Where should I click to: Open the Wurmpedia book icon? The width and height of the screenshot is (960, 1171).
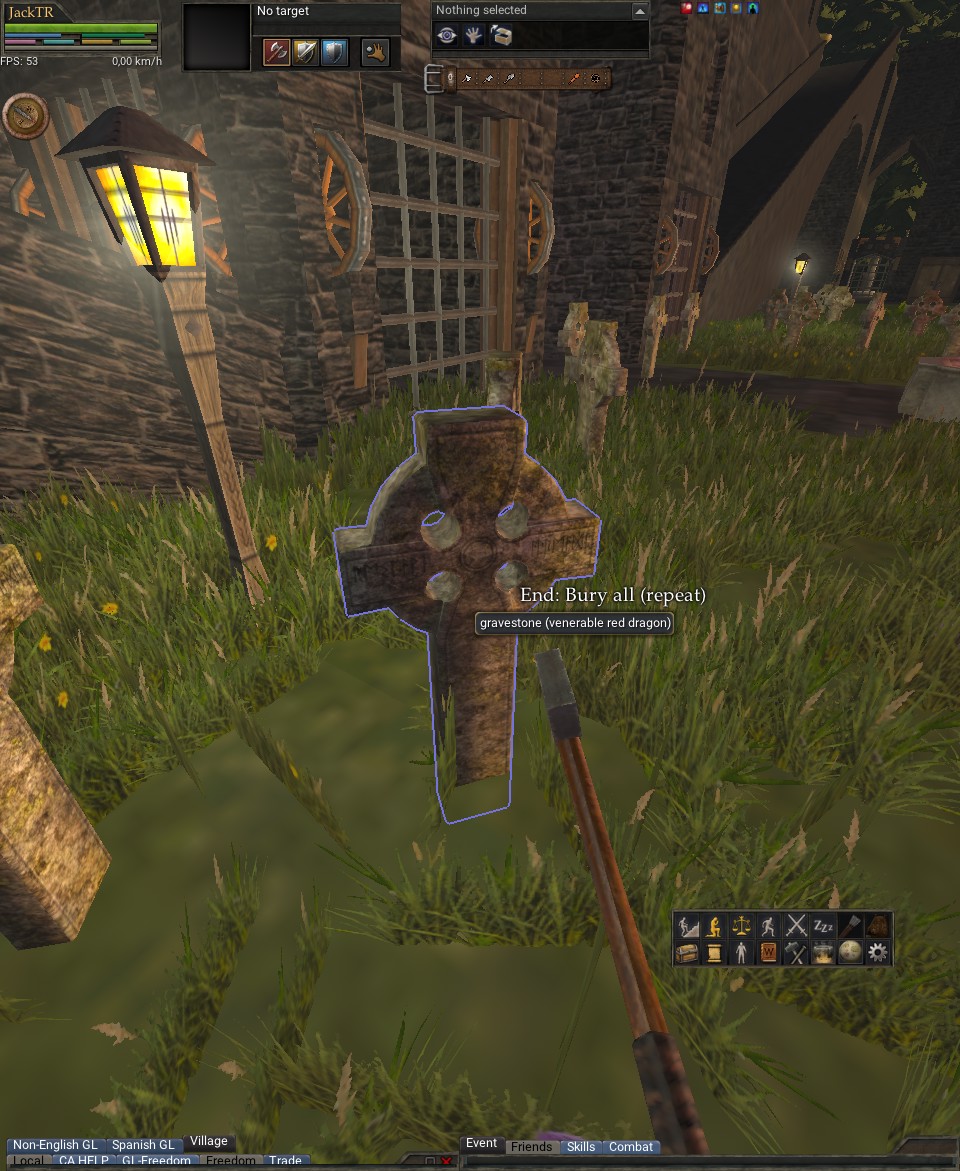[769, 953]
